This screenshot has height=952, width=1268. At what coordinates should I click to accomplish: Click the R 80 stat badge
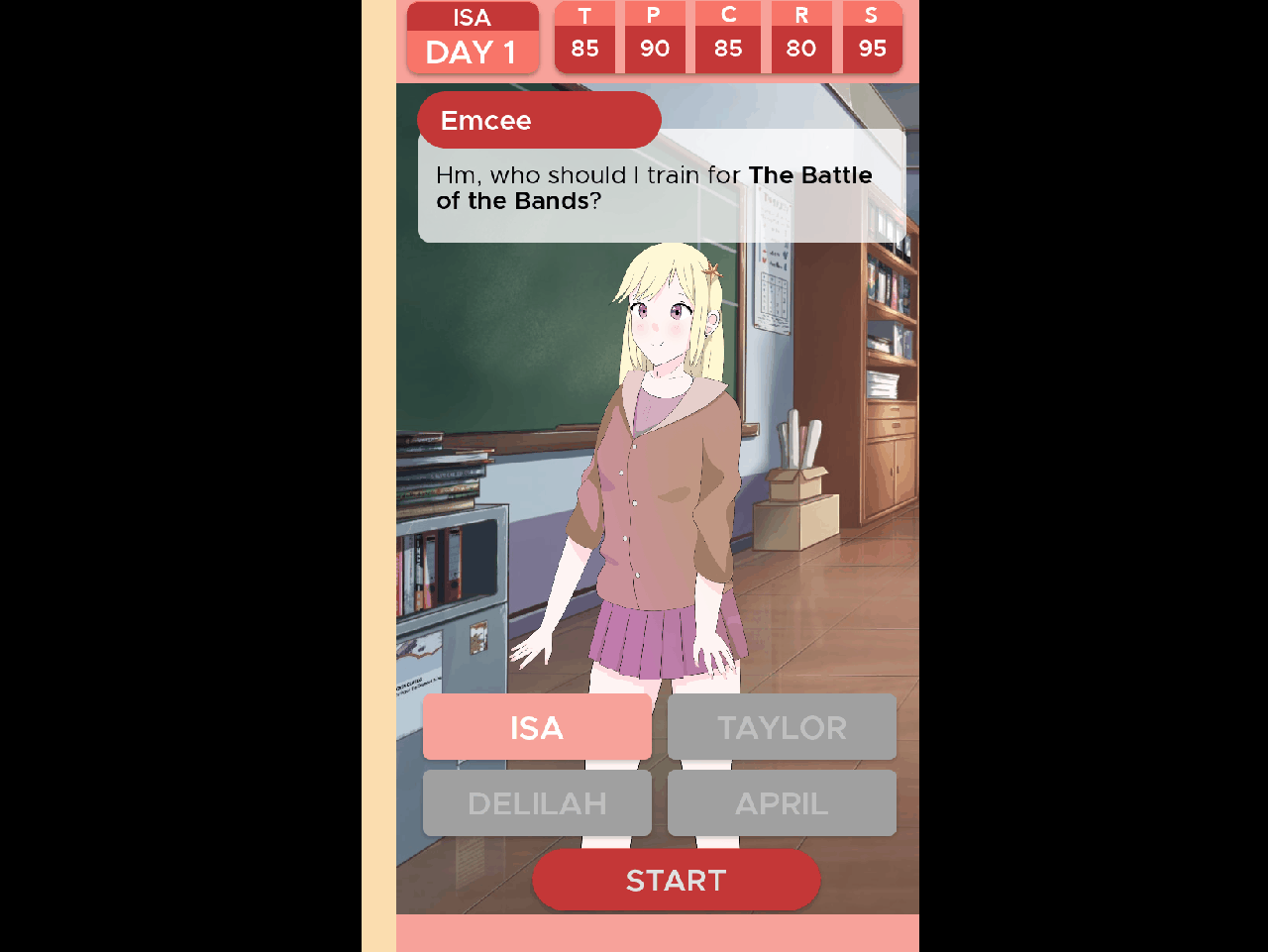pyautogui.click(x=801, y=38)
